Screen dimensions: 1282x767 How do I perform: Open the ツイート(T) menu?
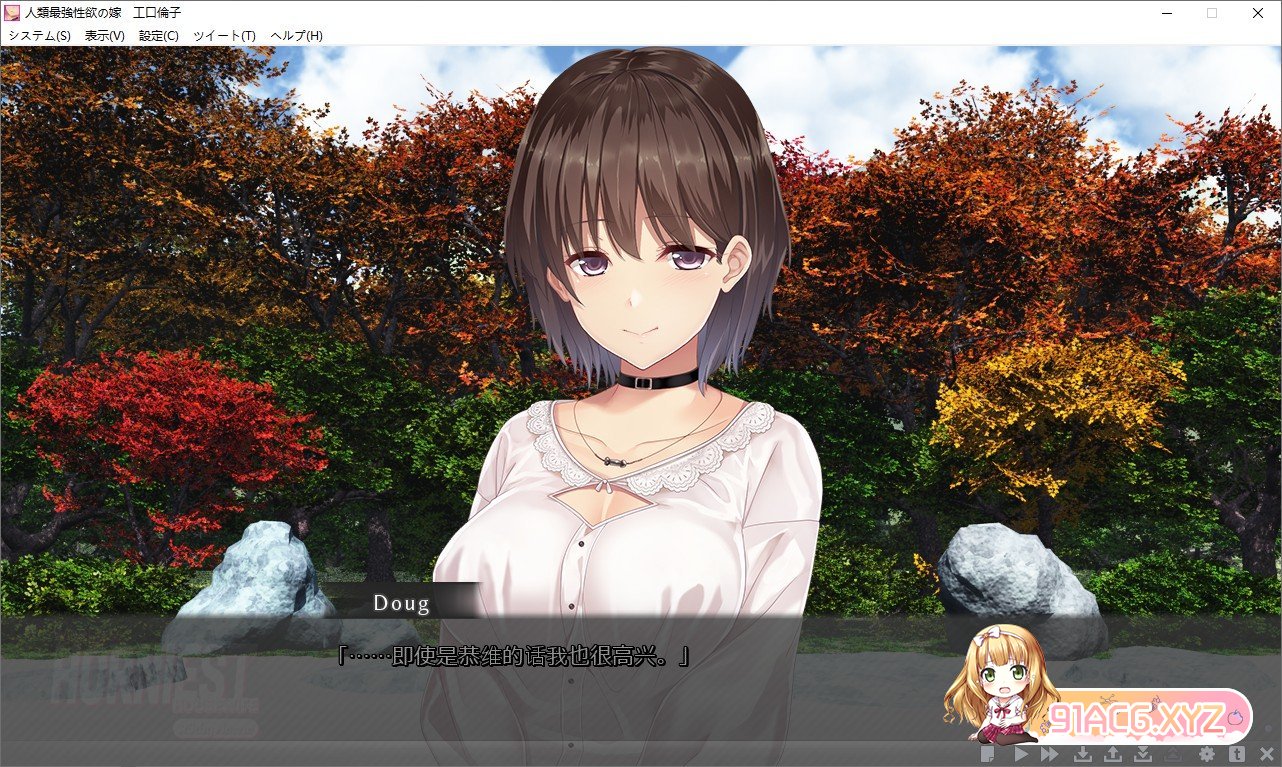[225, 36]
